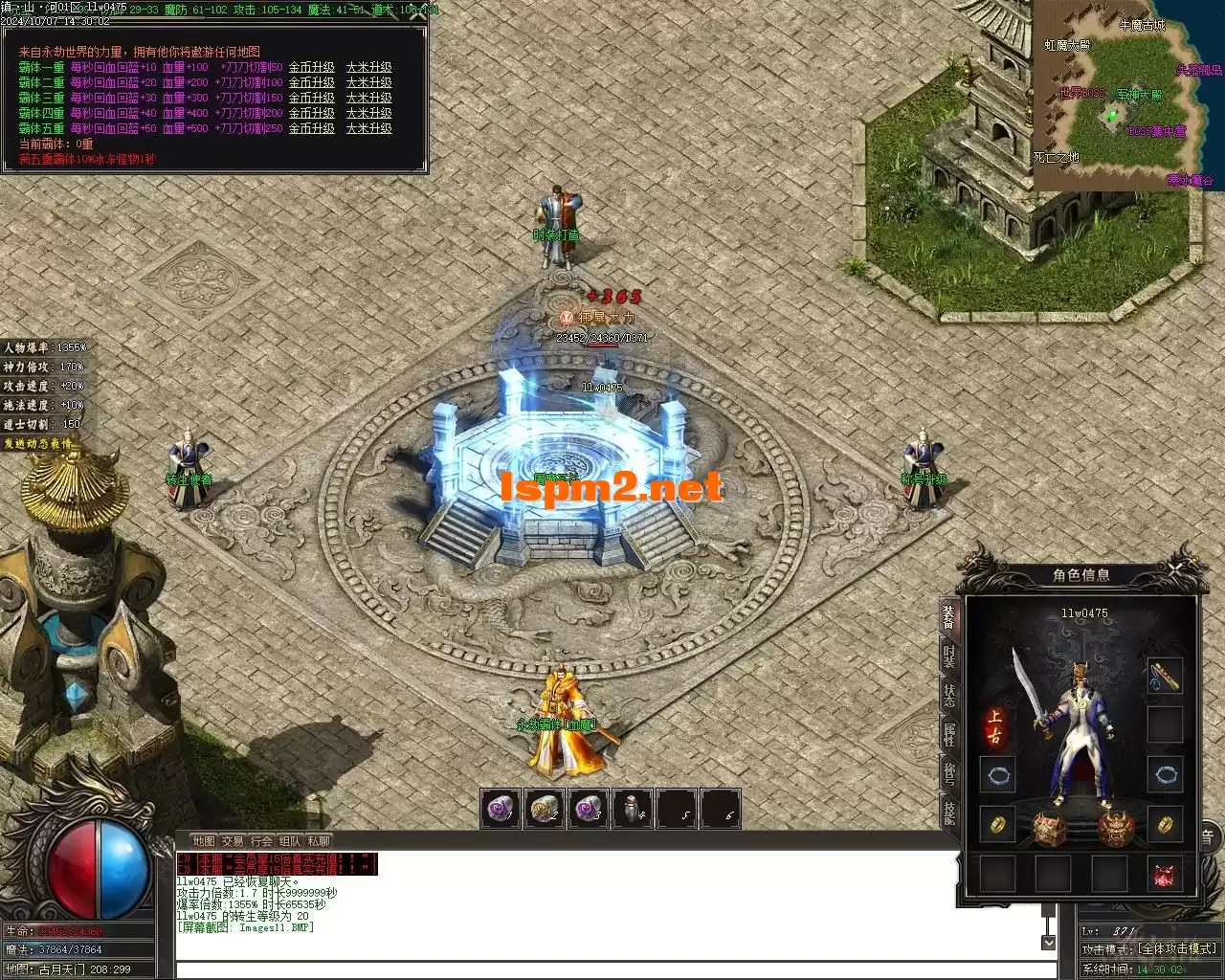The image size is (1225, 980).
Task: Open the 地图 chat tab
Action: coord(204,841)
